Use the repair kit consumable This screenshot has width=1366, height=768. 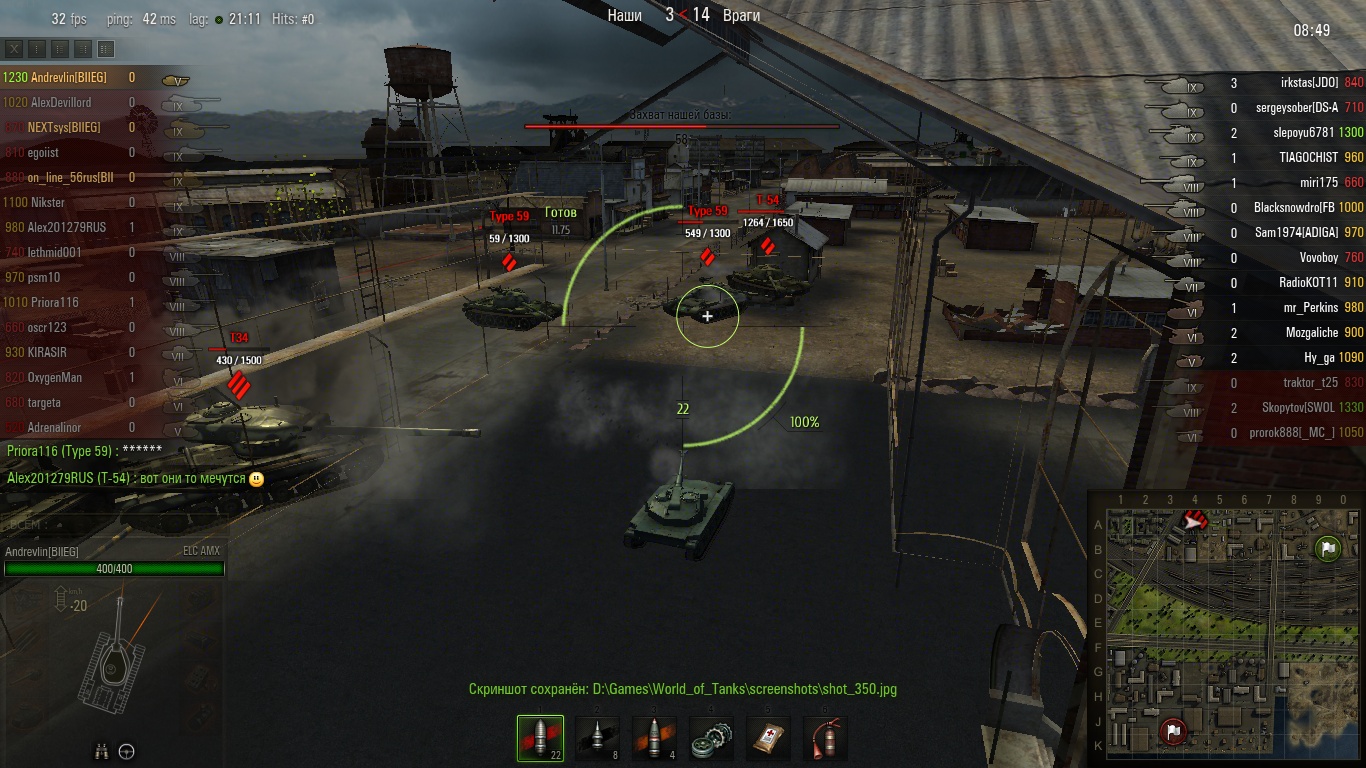click(711, 738)
